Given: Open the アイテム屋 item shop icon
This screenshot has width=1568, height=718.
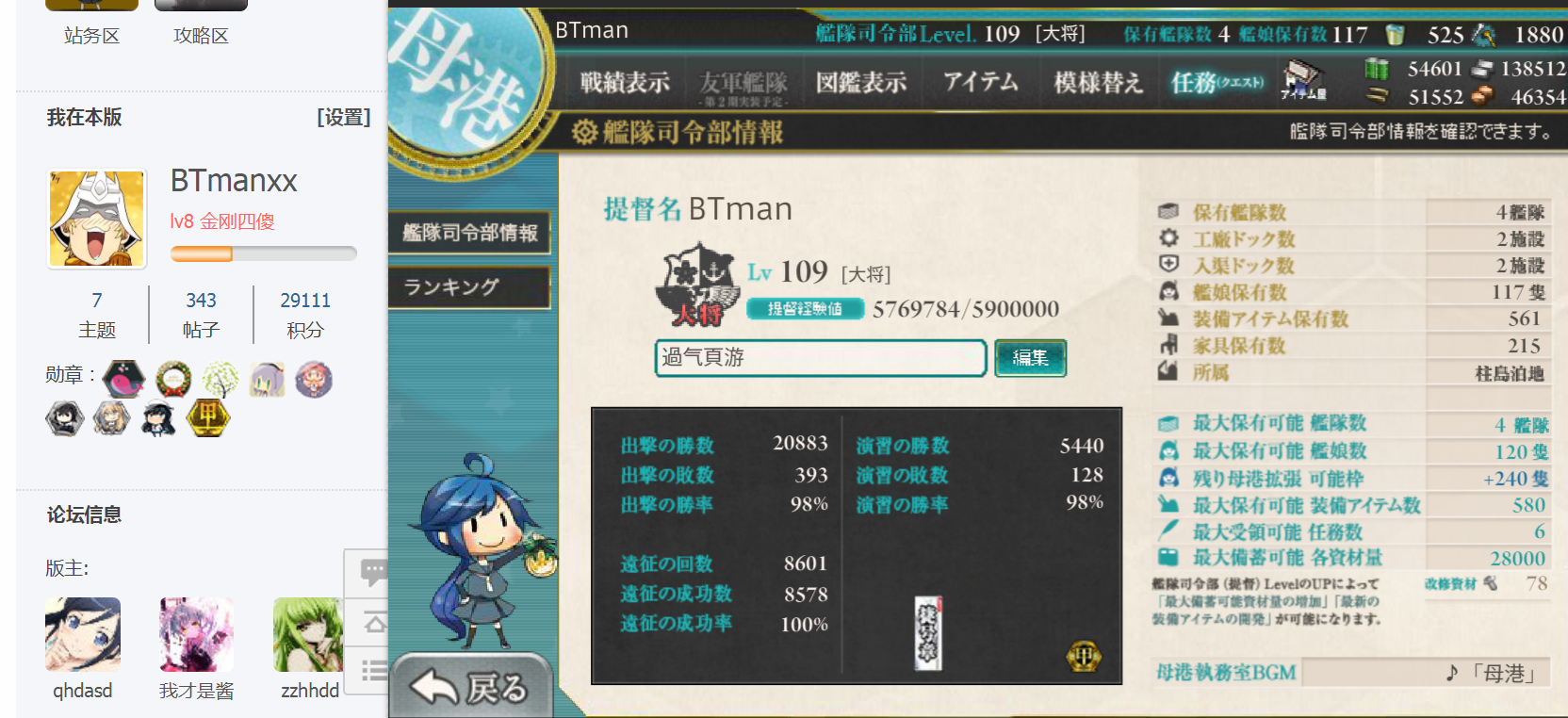Looking at the screenshot, I should [x=1303, y=80].
